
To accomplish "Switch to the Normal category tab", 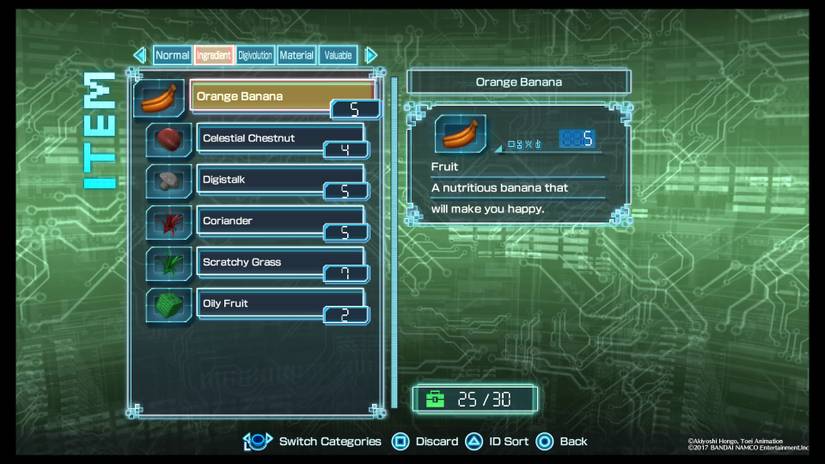I will pyautogui.click(x=173, y=55).
